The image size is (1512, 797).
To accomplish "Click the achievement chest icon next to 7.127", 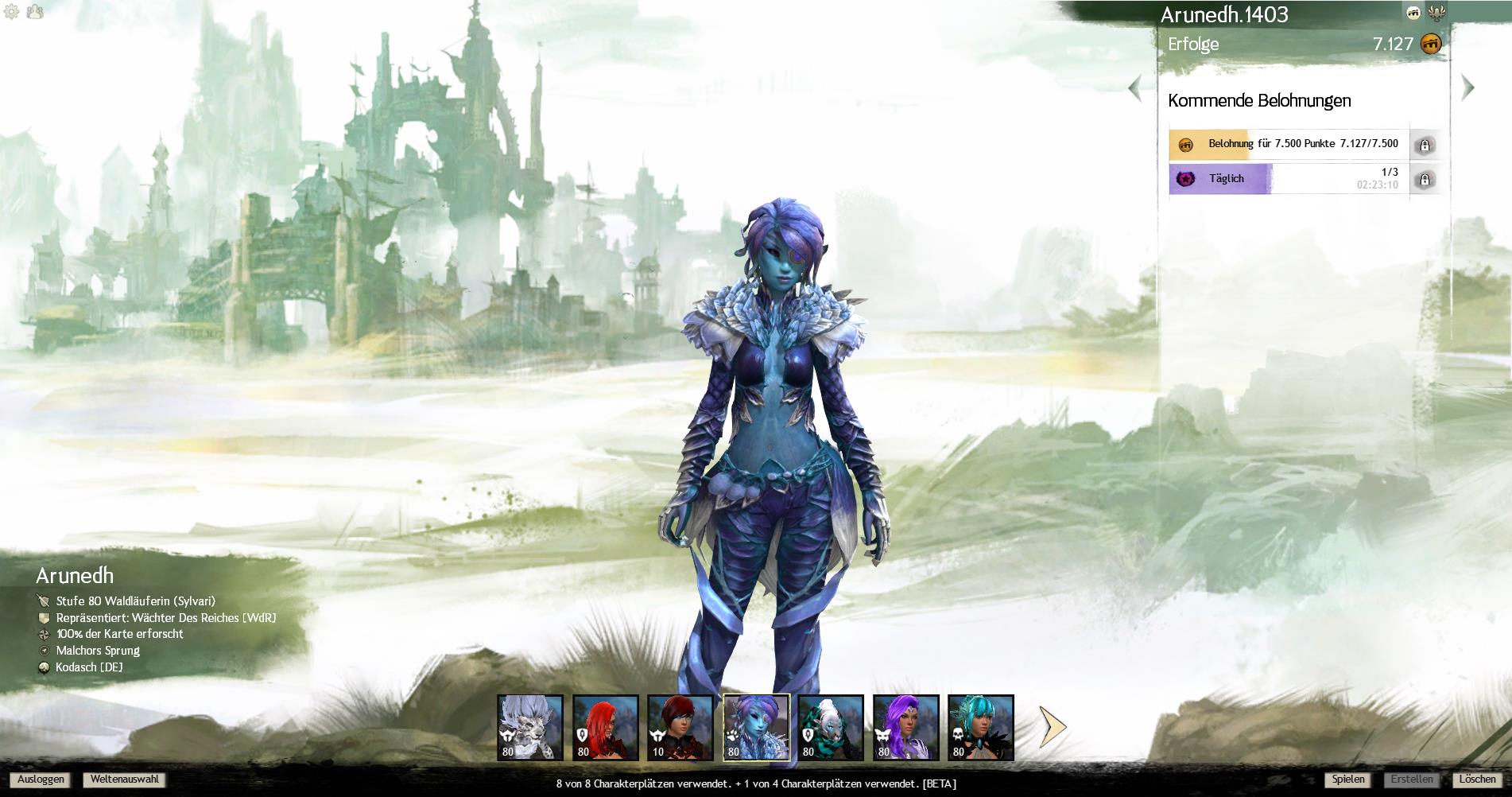I will 1430,44.
